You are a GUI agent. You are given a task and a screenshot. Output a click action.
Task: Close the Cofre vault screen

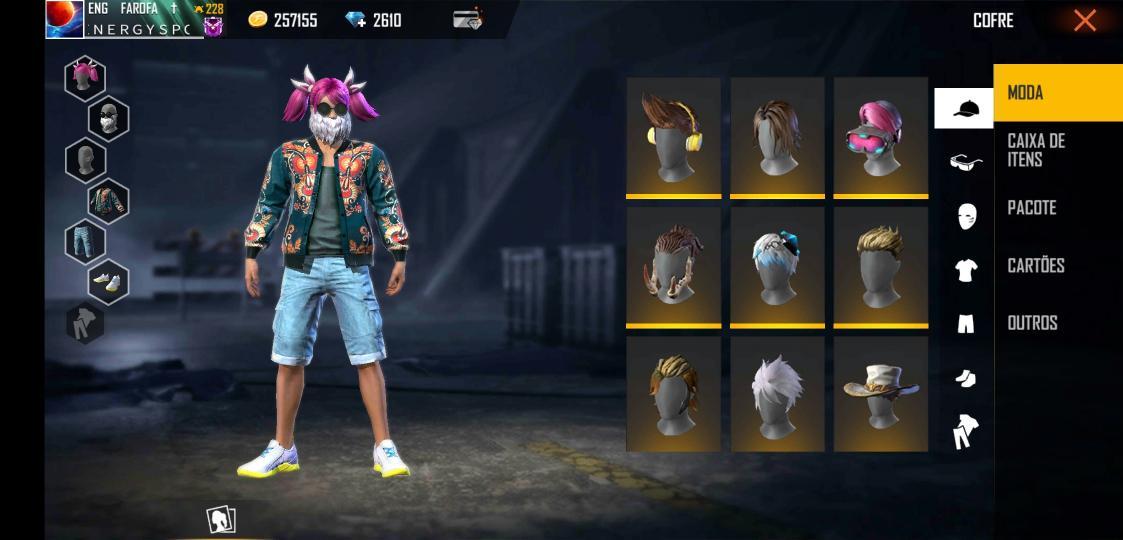click(1084, 21)
